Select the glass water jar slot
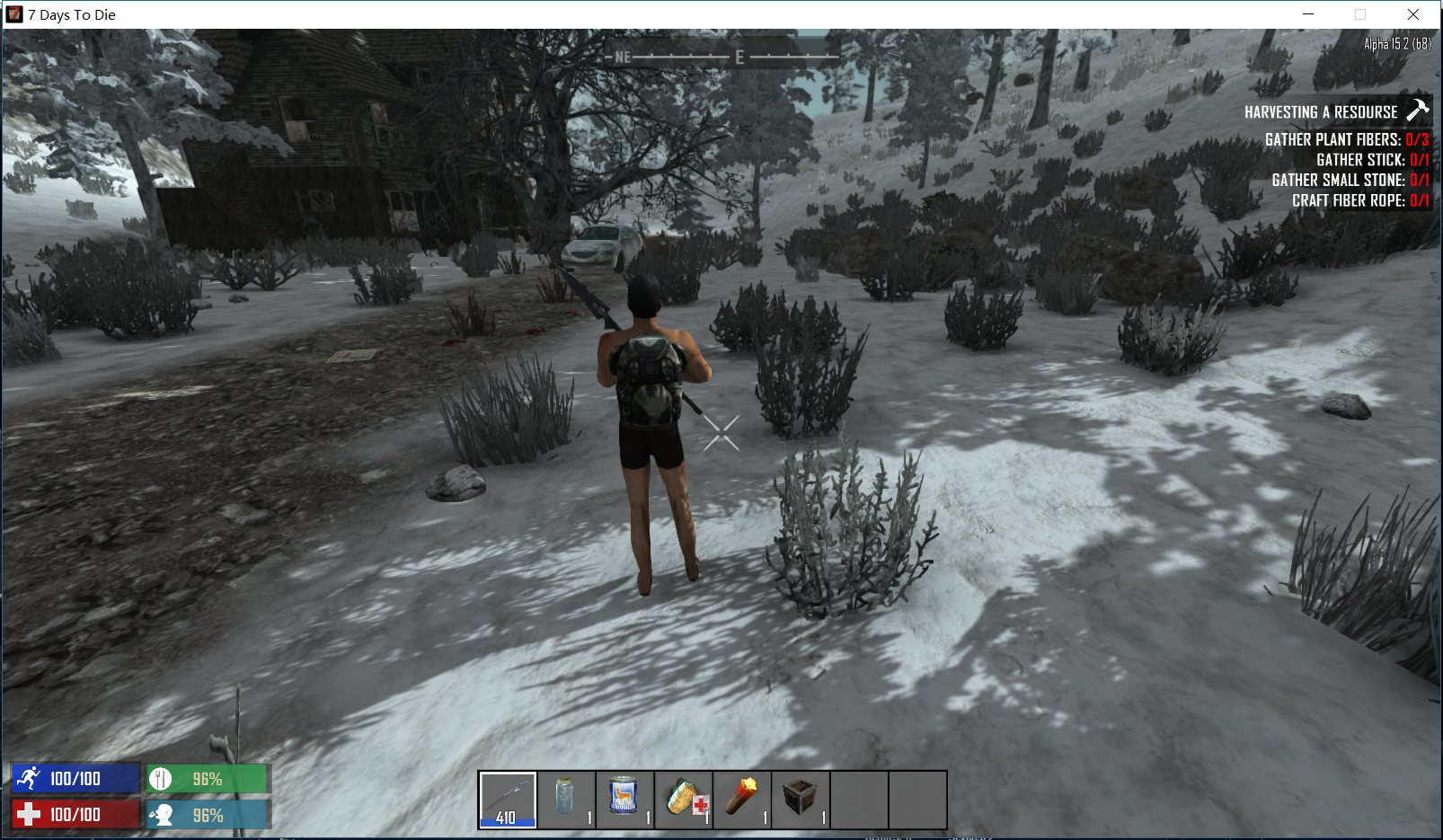The height and width of the screenshot is (840, 1443). 565,799
